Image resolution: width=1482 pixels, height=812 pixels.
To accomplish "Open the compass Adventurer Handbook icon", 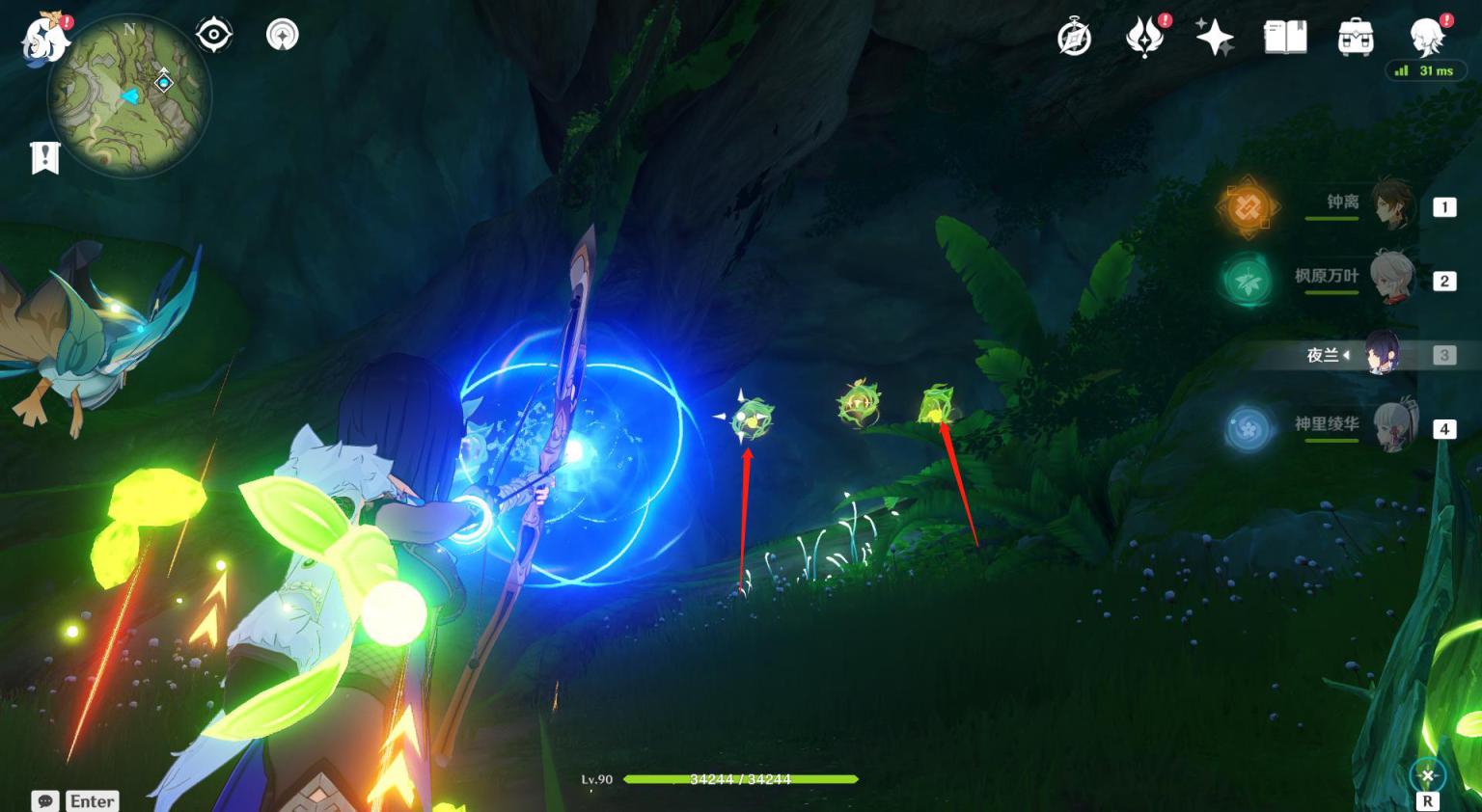I will pos(1074,39).
